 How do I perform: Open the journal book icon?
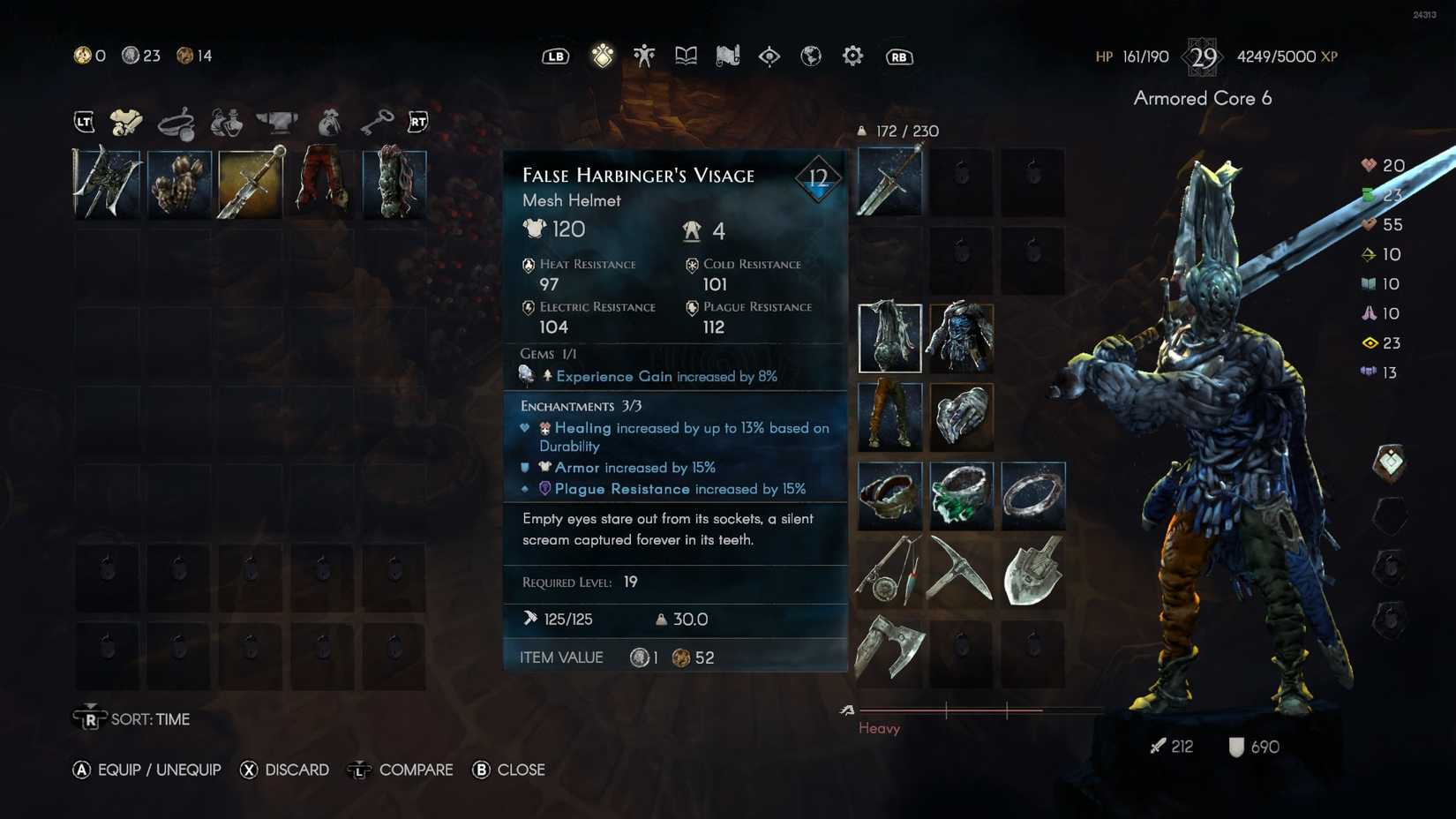pyautogui.click(x=687, y=56)
